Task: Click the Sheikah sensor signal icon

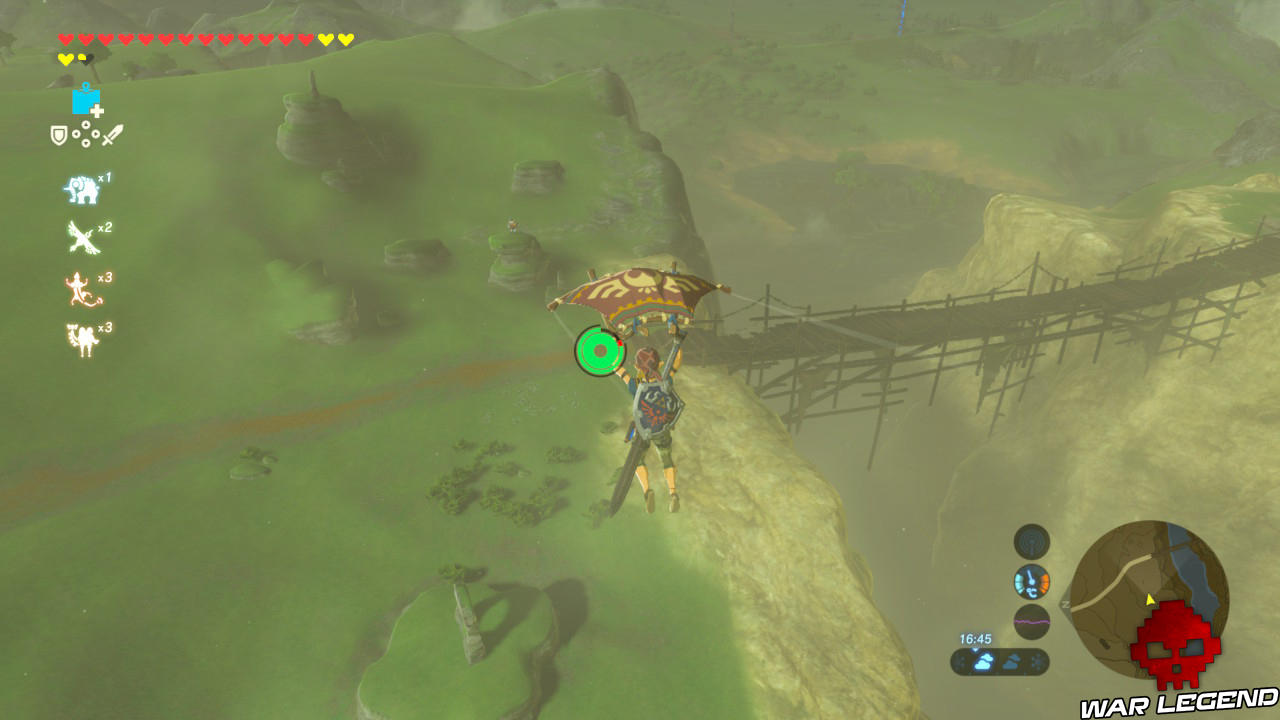Action: (x=1031, y=541)
